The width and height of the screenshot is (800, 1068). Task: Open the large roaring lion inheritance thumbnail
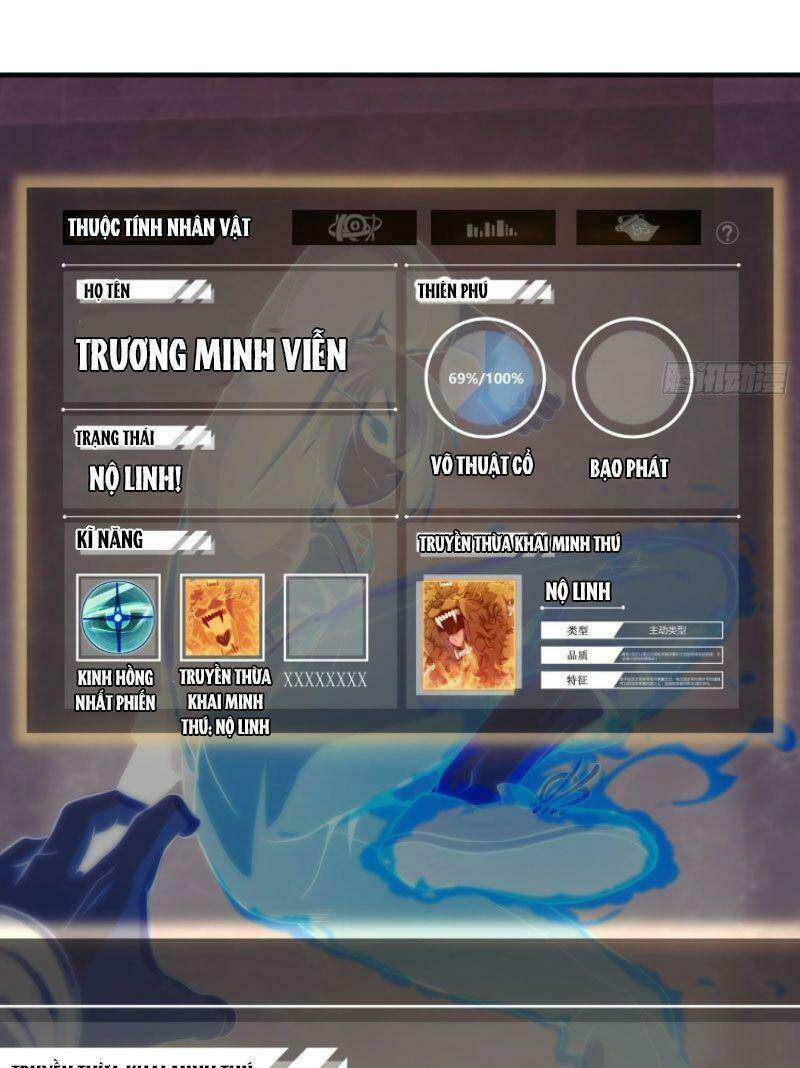[x=469, y=634]
